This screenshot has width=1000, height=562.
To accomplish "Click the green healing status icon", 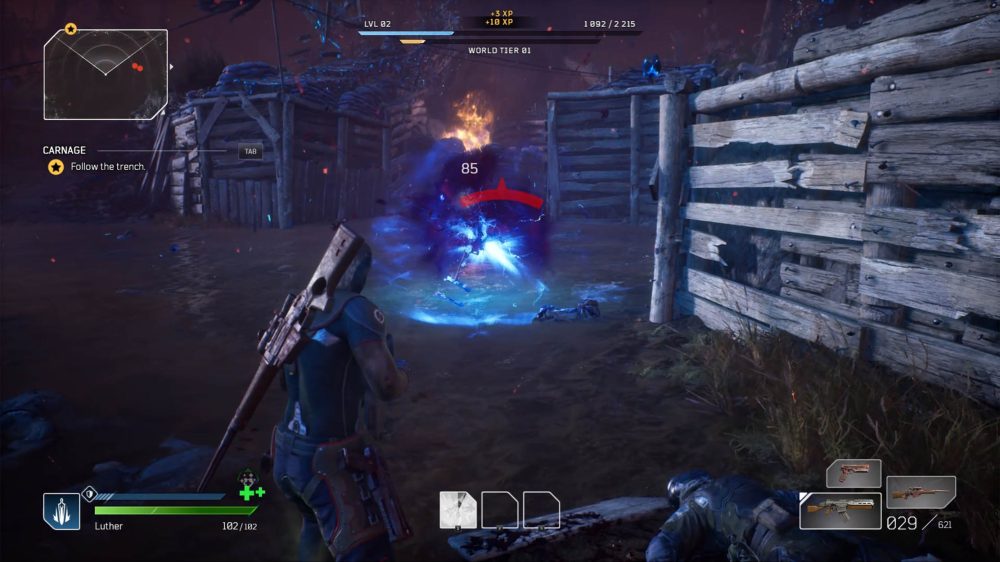I will click(251, 491).
